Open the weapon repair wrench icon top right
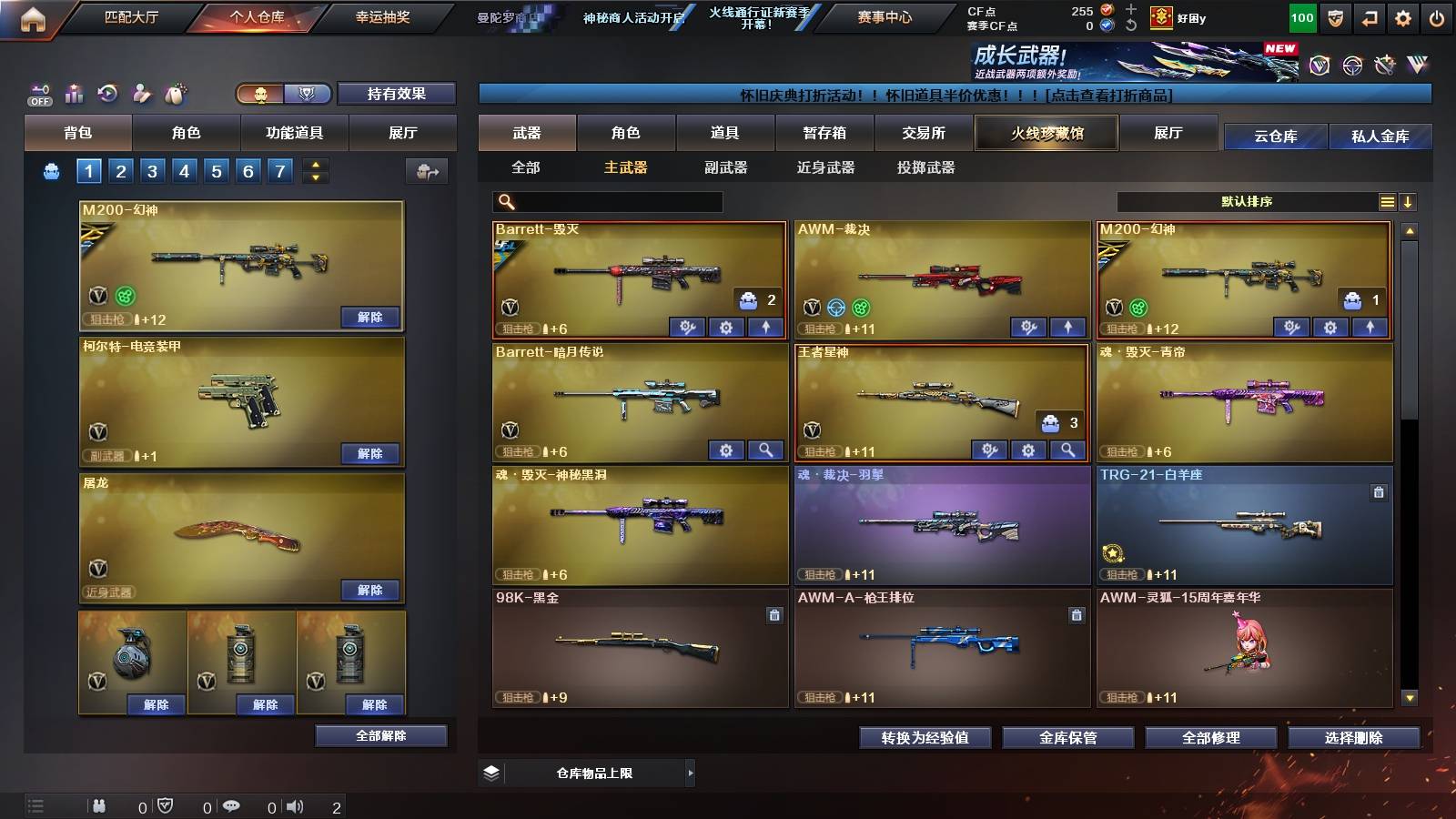 click(x=1386, y=66)
